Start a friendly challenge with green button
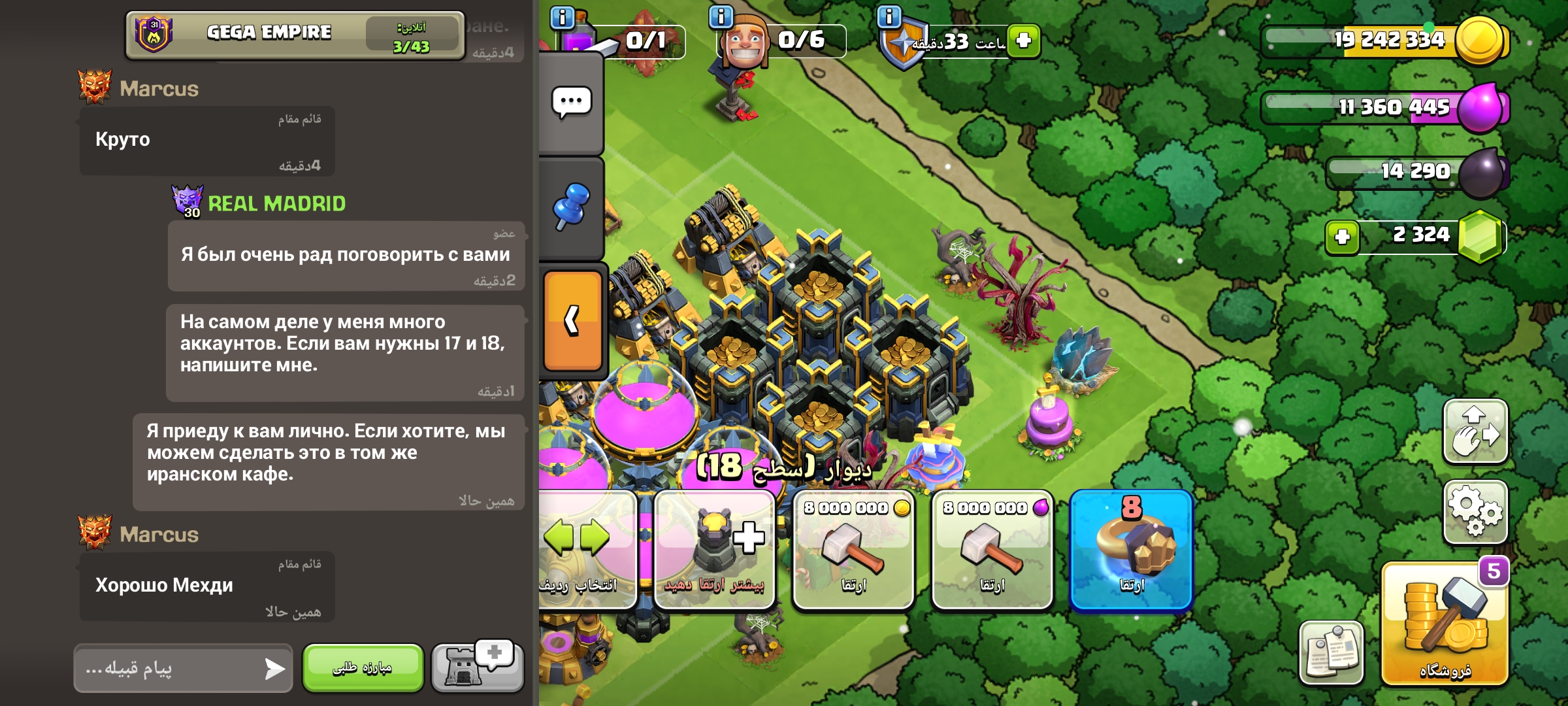Viewport: 1568px width, 706px height. tap(363, 667)
